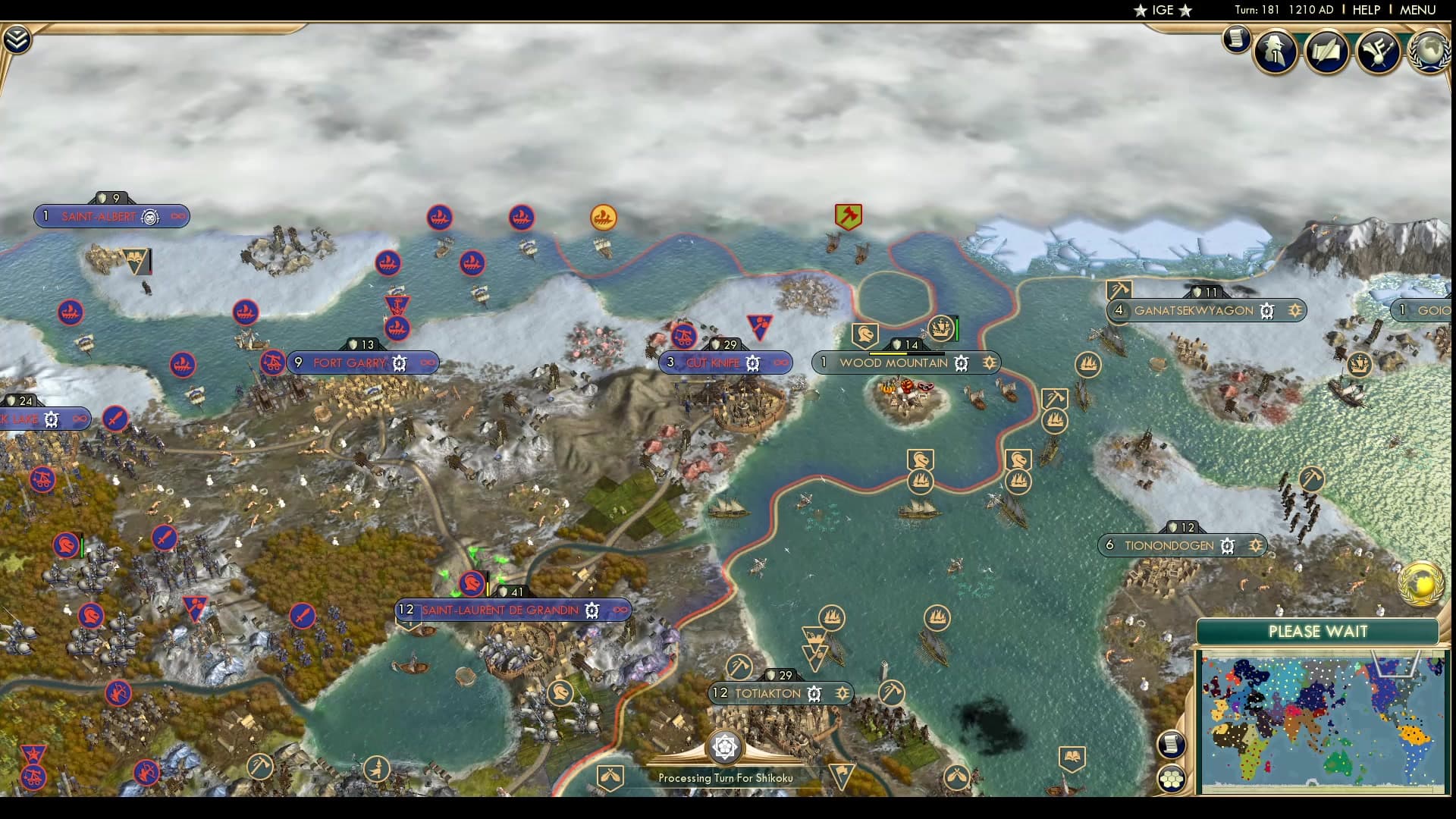
Task: Open HELP from the top bar
Action: tap(1367, 11)
